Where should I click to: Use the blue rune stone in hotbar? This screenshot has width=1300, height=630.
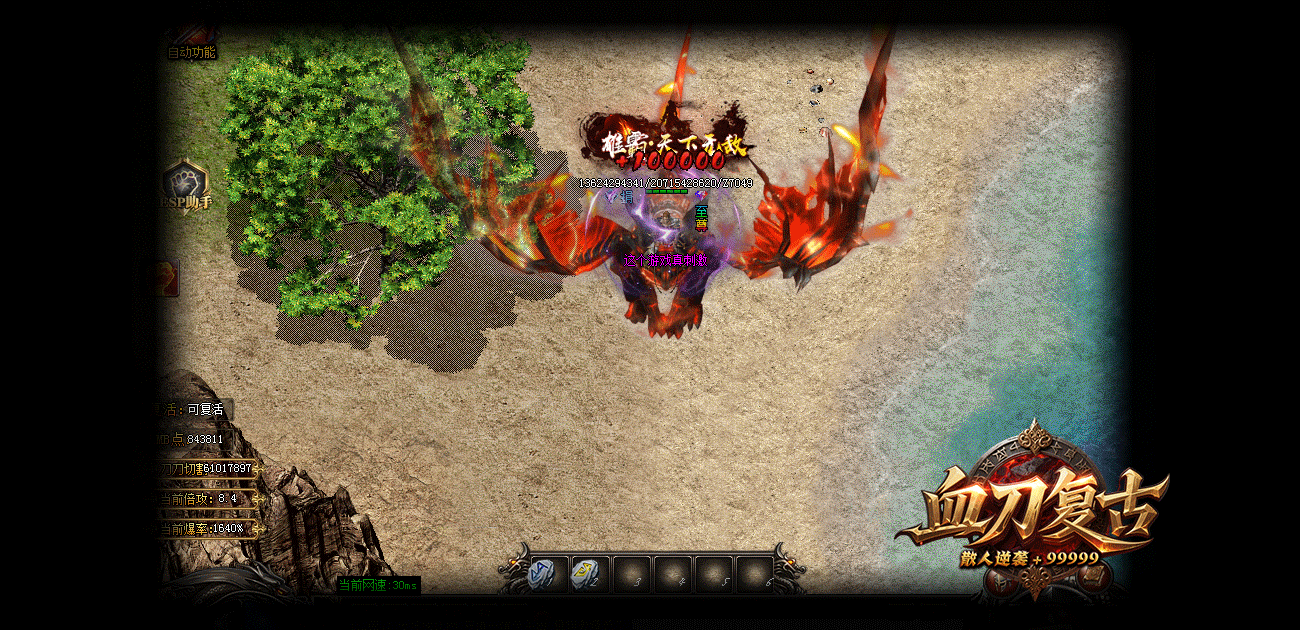point(547,574)
